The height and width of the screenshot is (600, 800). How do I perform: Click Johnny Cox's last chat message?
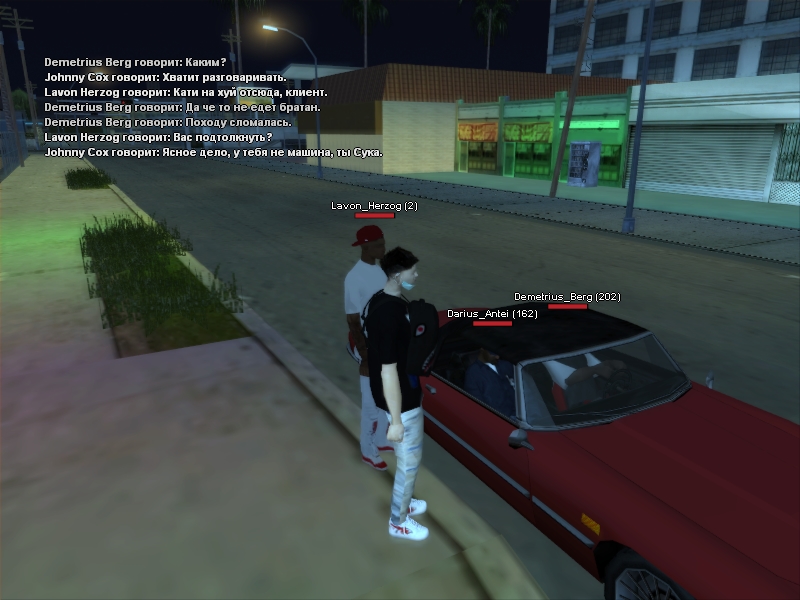213,152
